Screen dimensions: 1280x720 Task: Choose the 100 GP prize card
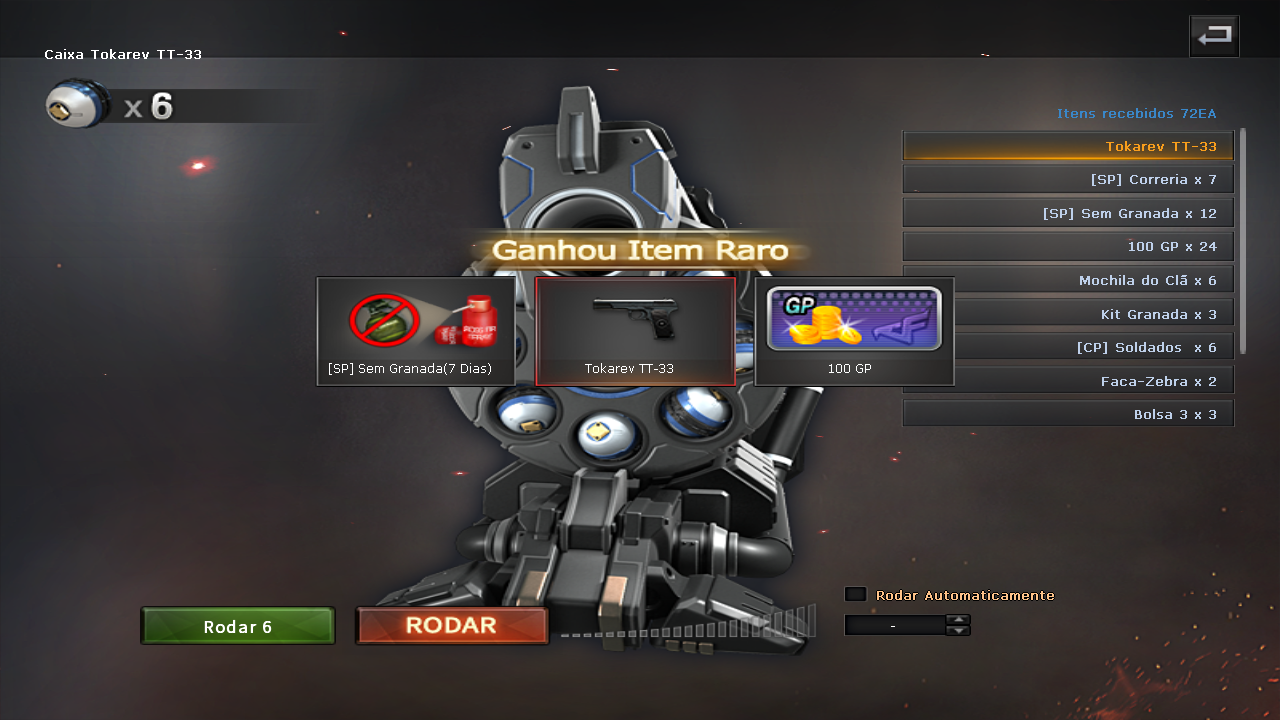pyautogui.click(x=853, y=331)
